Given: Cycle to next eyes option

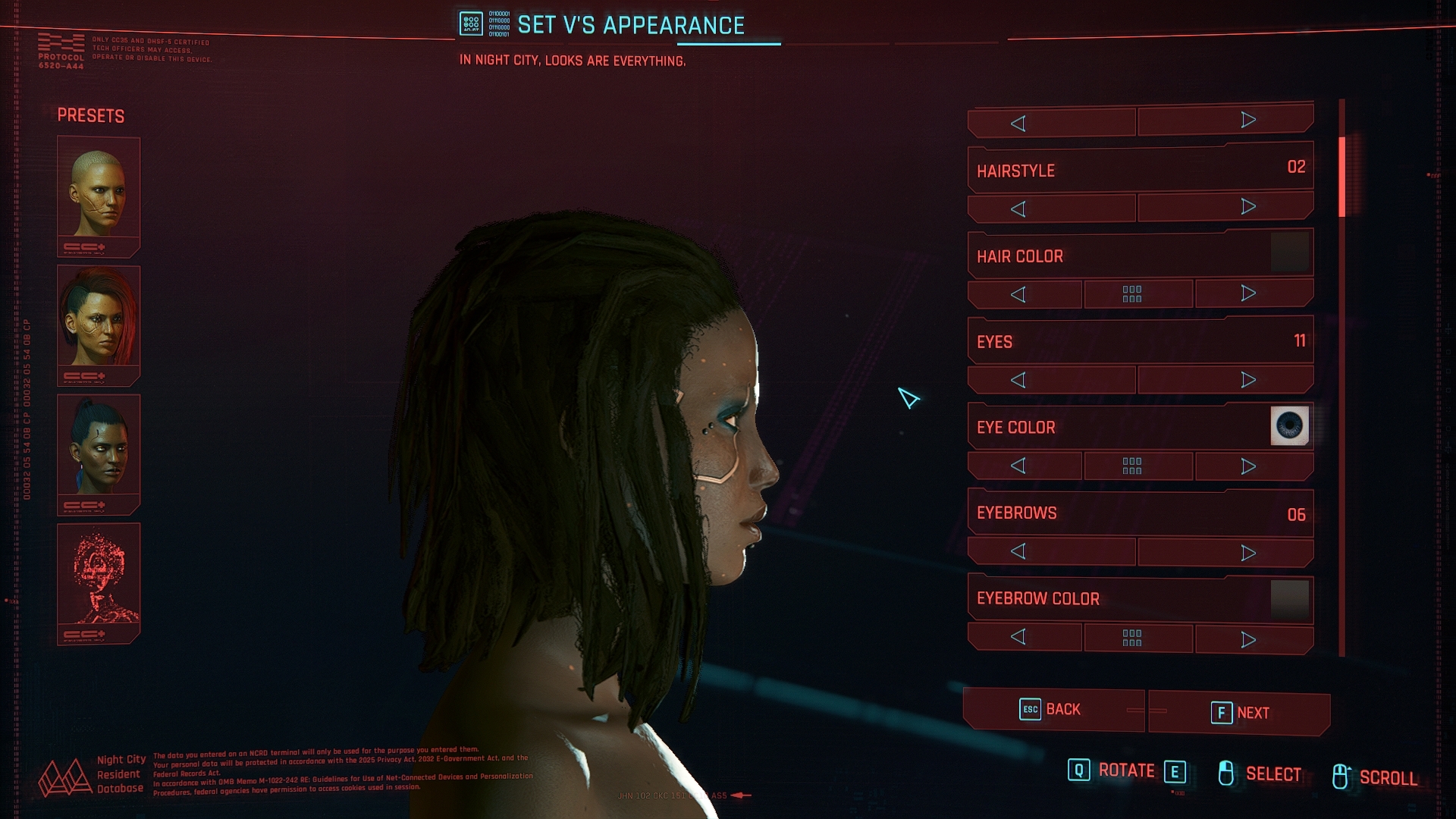Looking at the screenshot, I should pos(1247,380).
